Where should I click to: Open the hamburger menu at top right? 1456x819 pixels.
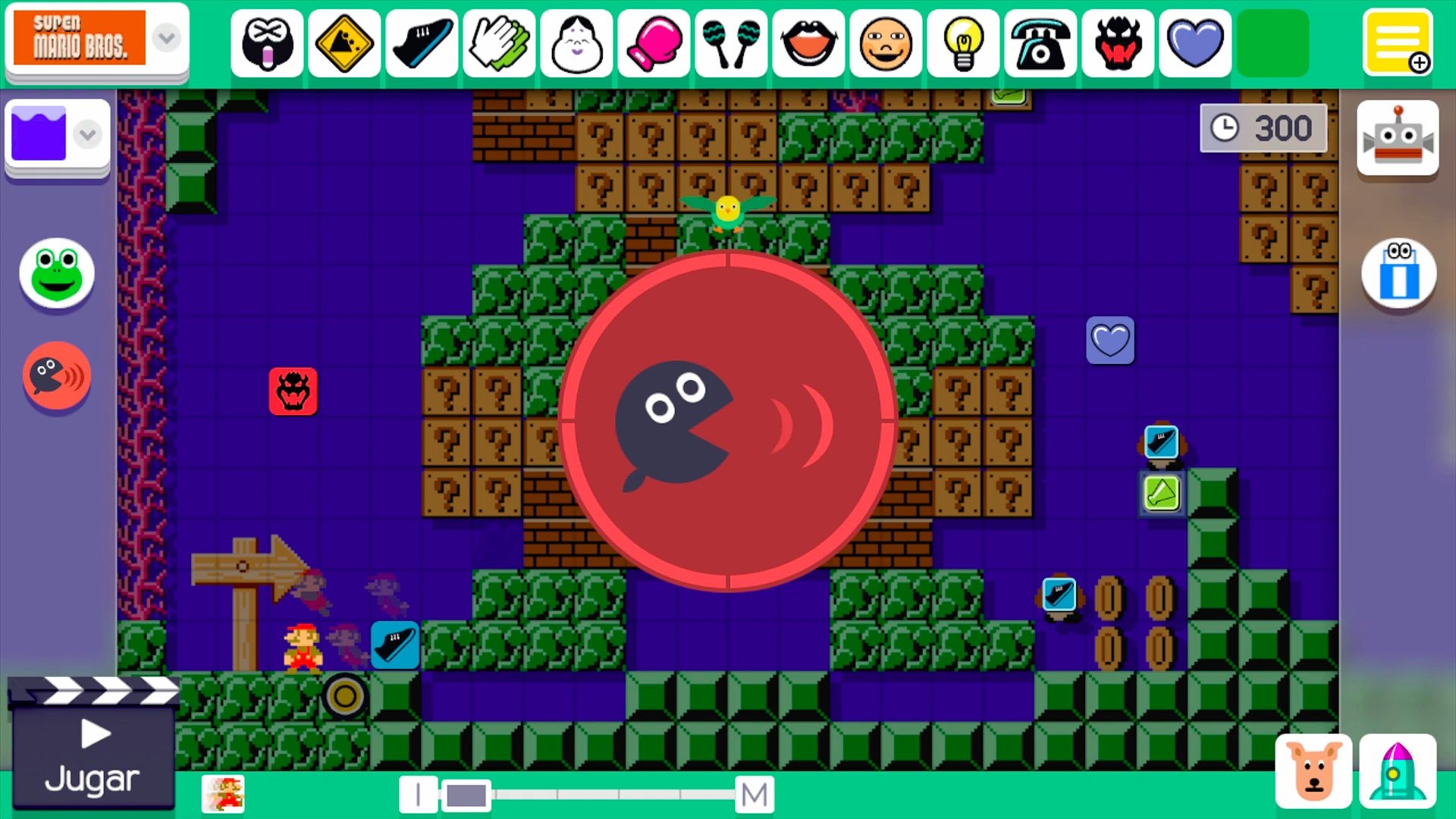click(1398, 42)
